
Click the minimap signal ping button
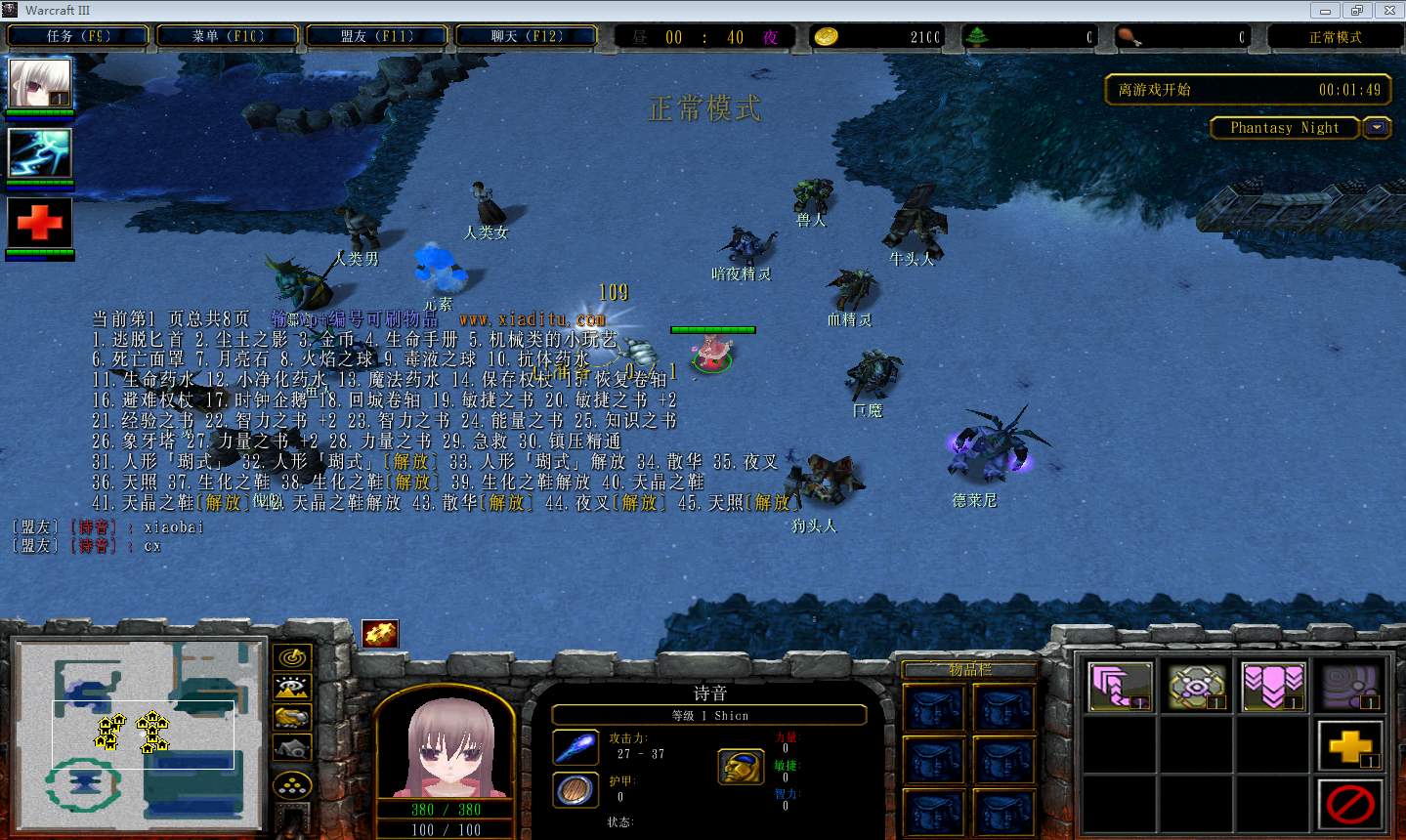292,657
